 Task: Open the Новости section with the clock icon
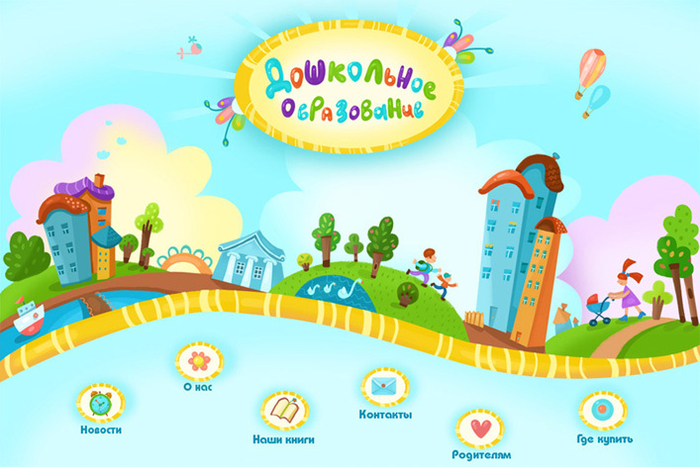[100, 403]
